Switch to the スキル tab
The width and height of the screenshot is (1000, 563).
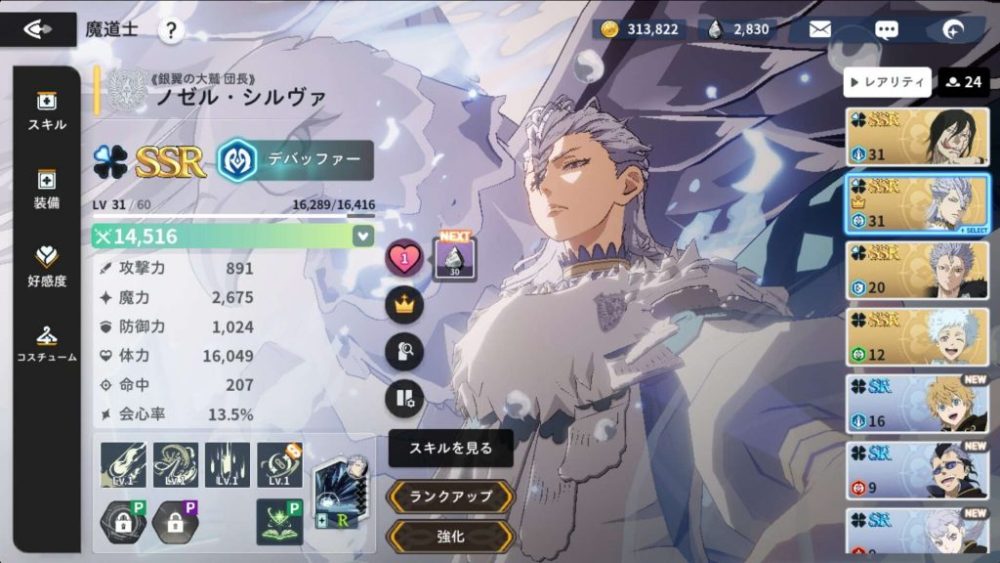[47, 110]
